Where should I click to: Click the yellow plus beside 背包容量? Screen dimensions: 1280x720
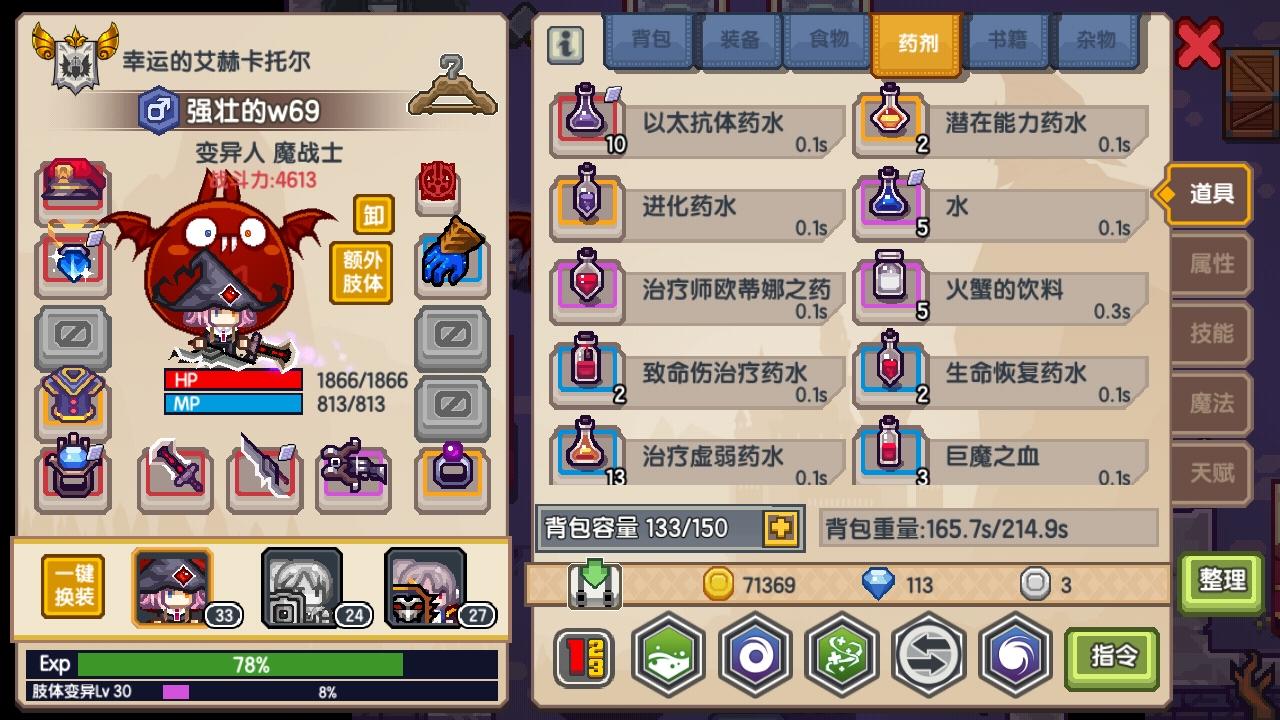tap(778, 528)
